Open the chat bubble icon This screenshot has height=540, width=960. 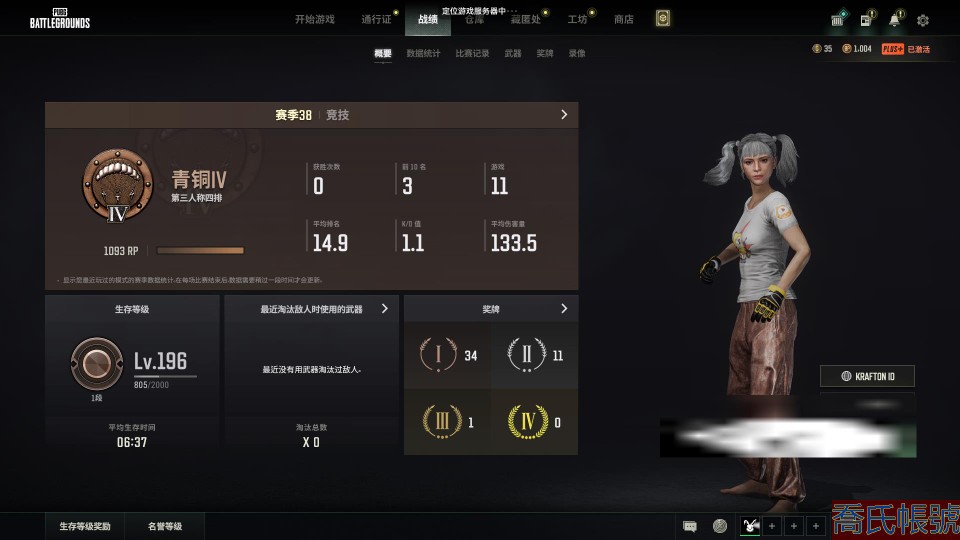(x=690, y=526)
